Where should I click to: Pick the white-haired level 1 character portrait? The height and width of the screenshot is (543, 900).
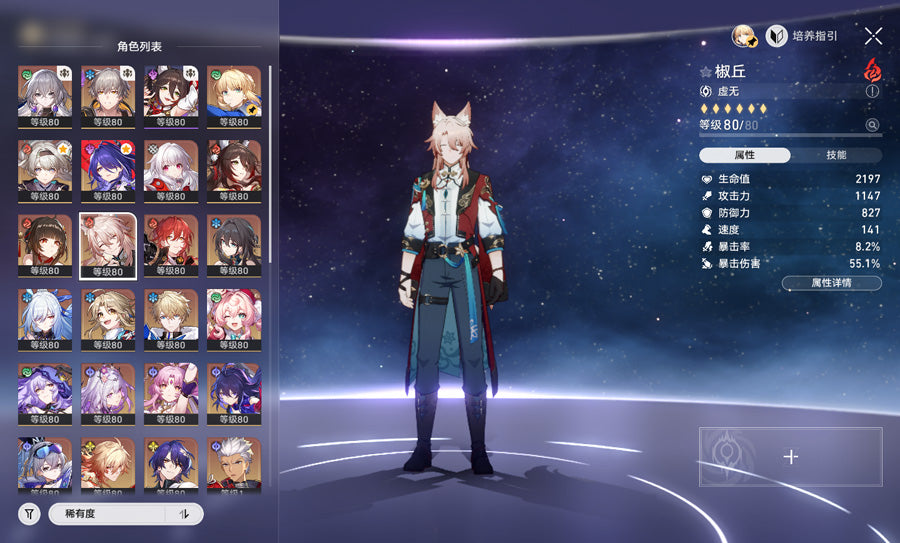pyautogui.click(x=234, y=466)
